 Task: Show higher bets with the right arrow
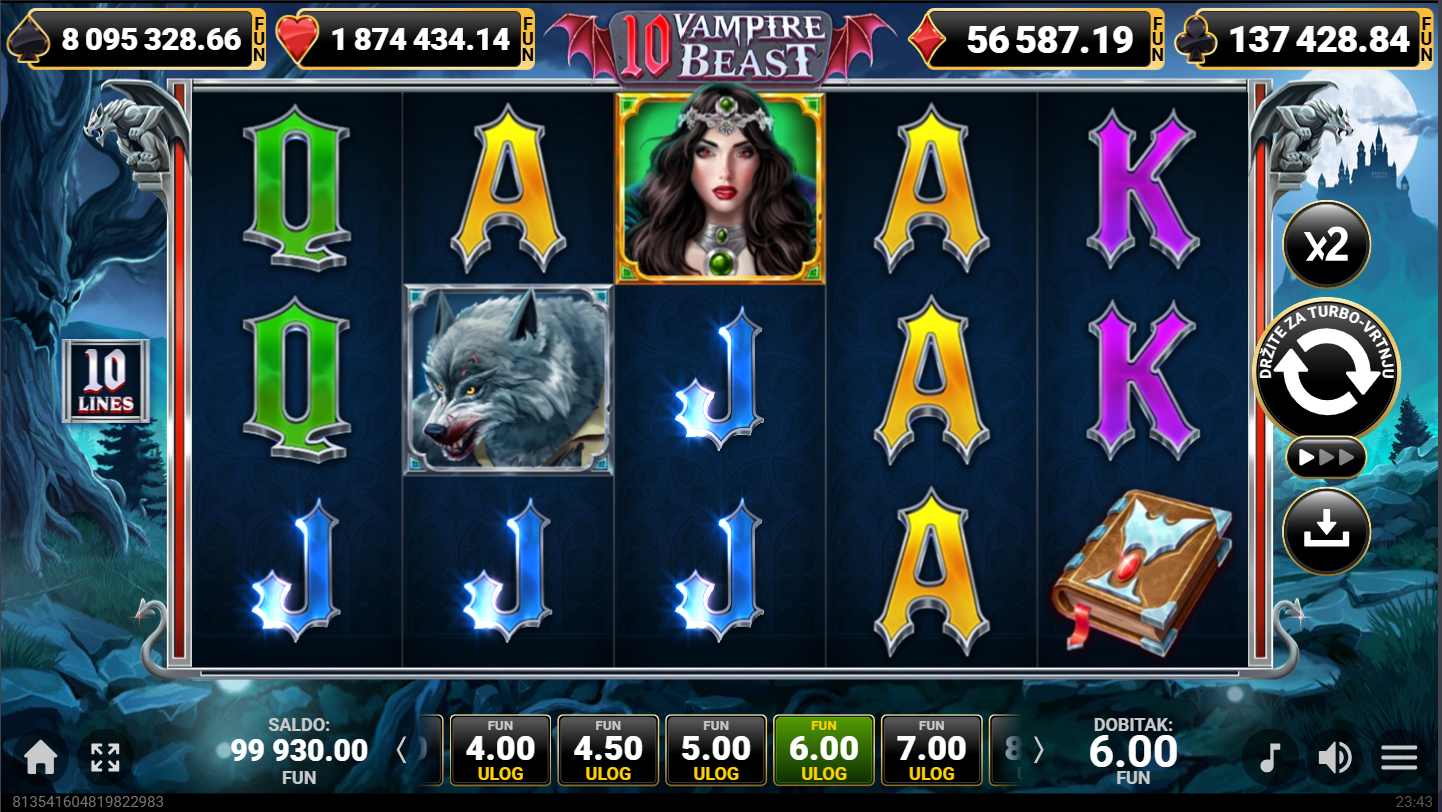click(x=1038, y=750)
